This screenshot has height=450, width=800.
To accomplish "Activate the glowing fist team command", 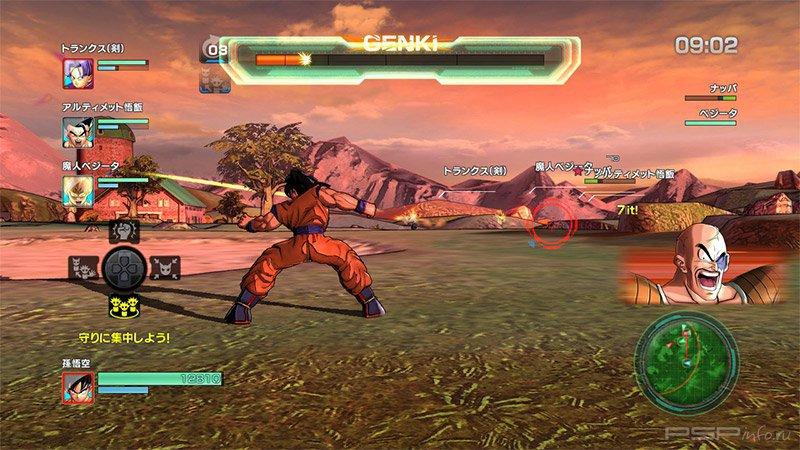I will tap(122, 232).
